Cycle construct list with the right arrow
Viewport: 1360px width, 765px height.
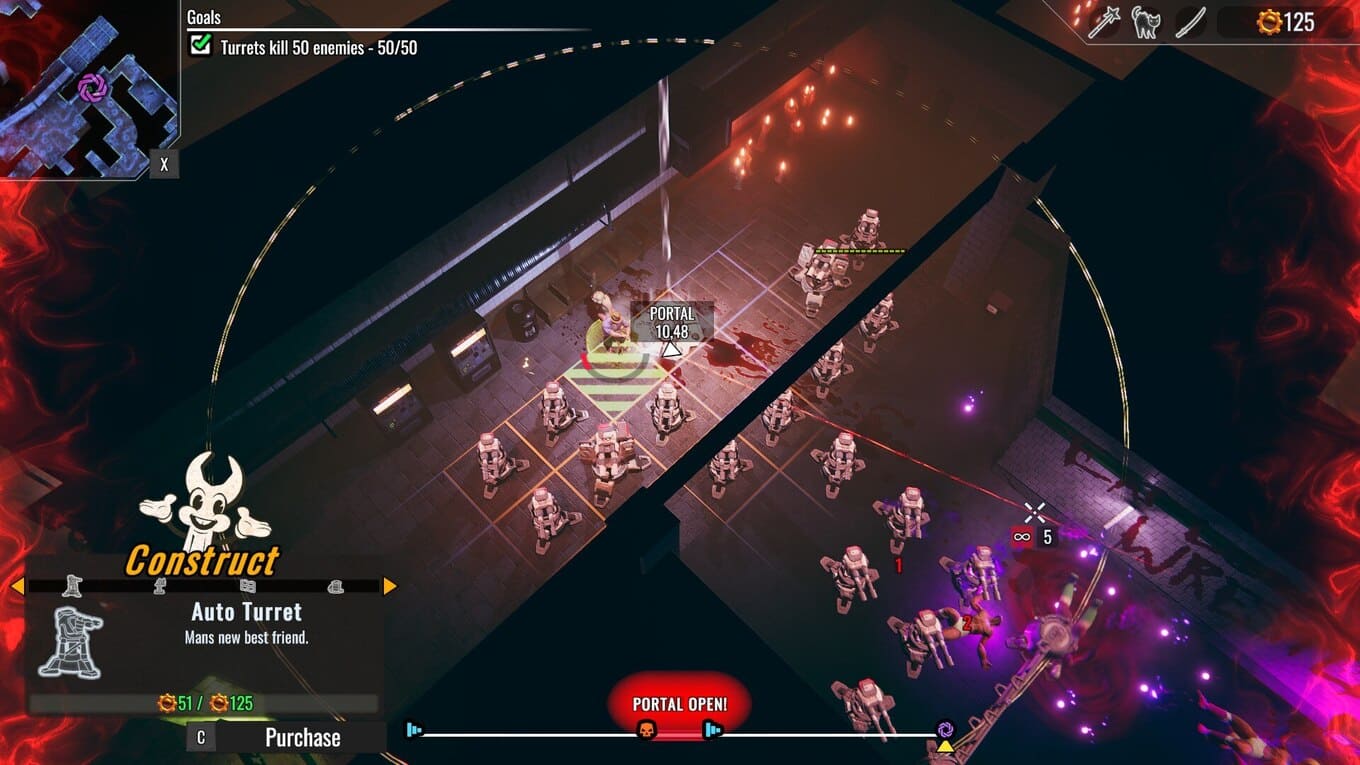pyautogui.click(x=390, y=586)
